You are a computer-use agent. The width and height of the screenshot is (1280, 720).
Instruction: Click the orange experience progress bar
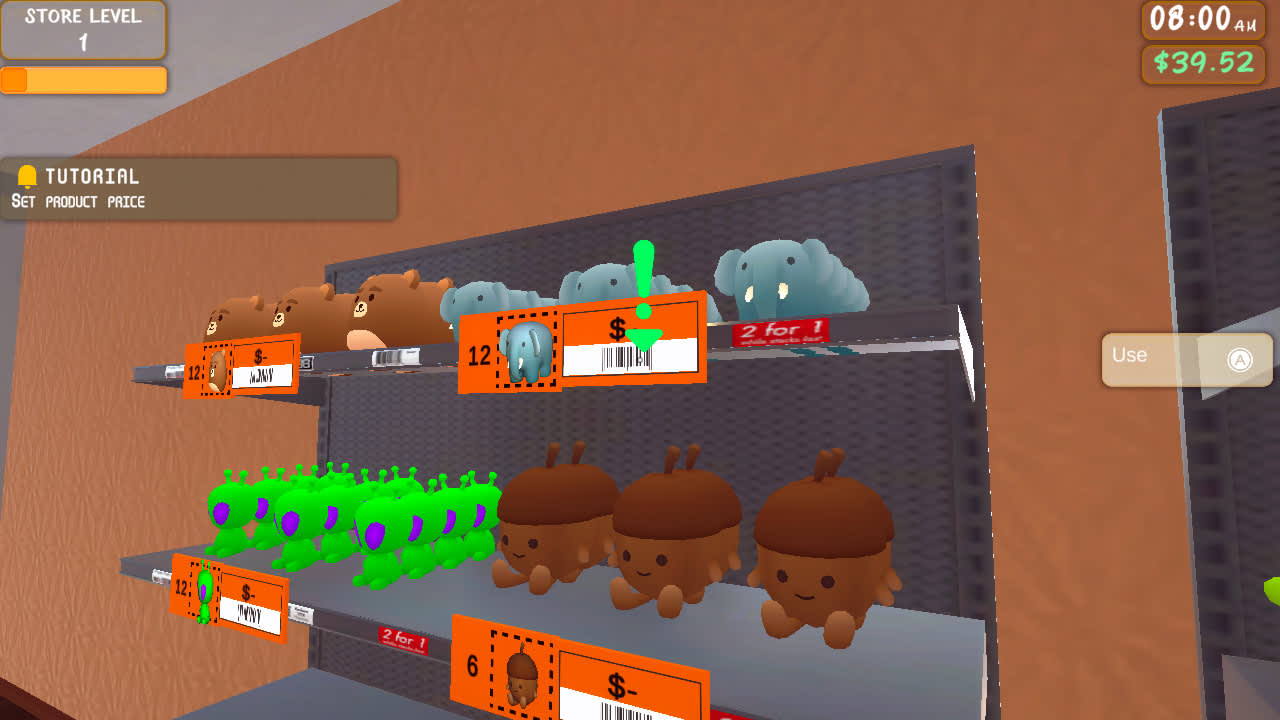click(x=84, y=80)
